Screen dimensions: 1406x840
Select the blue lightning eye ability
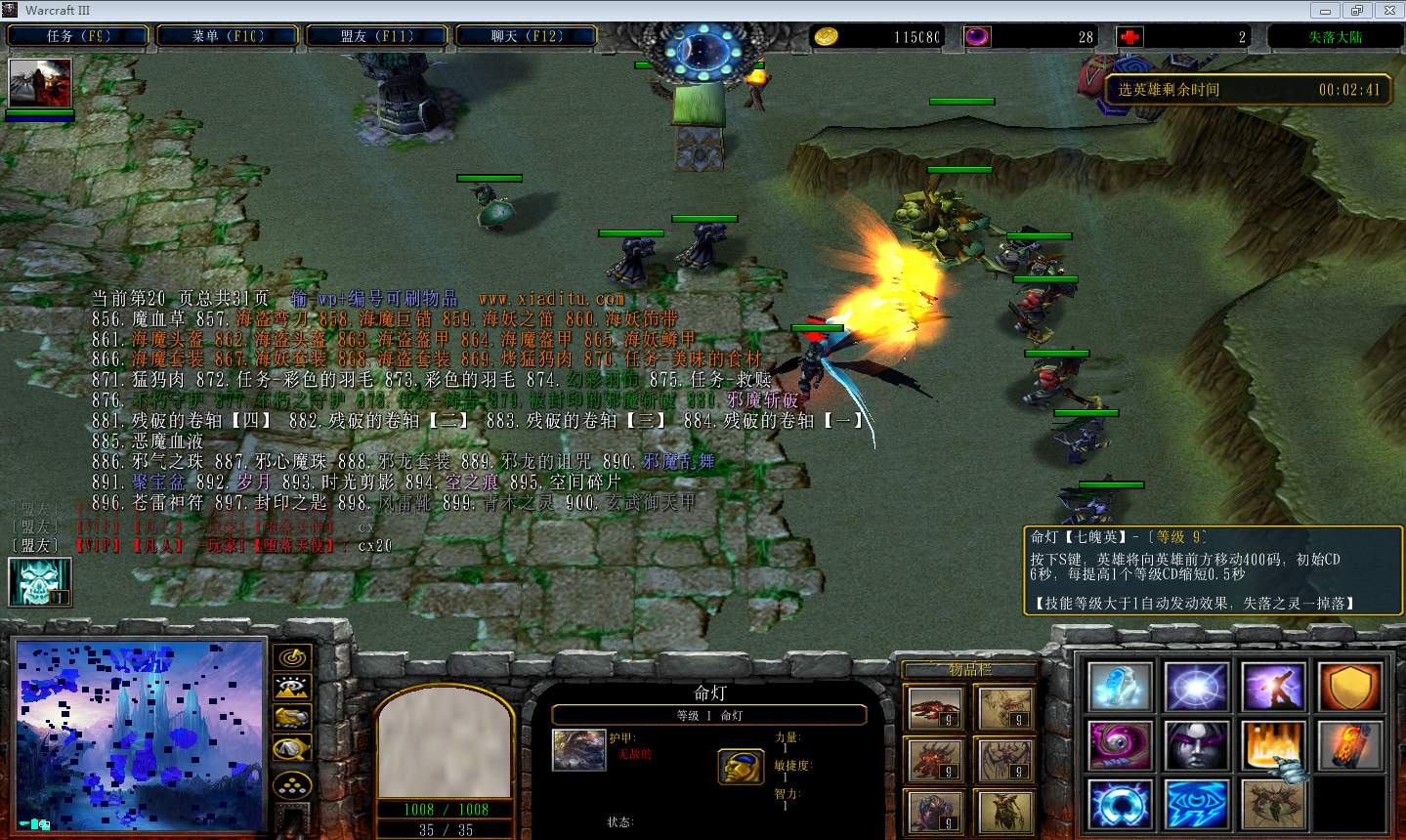pos(1197,805)
